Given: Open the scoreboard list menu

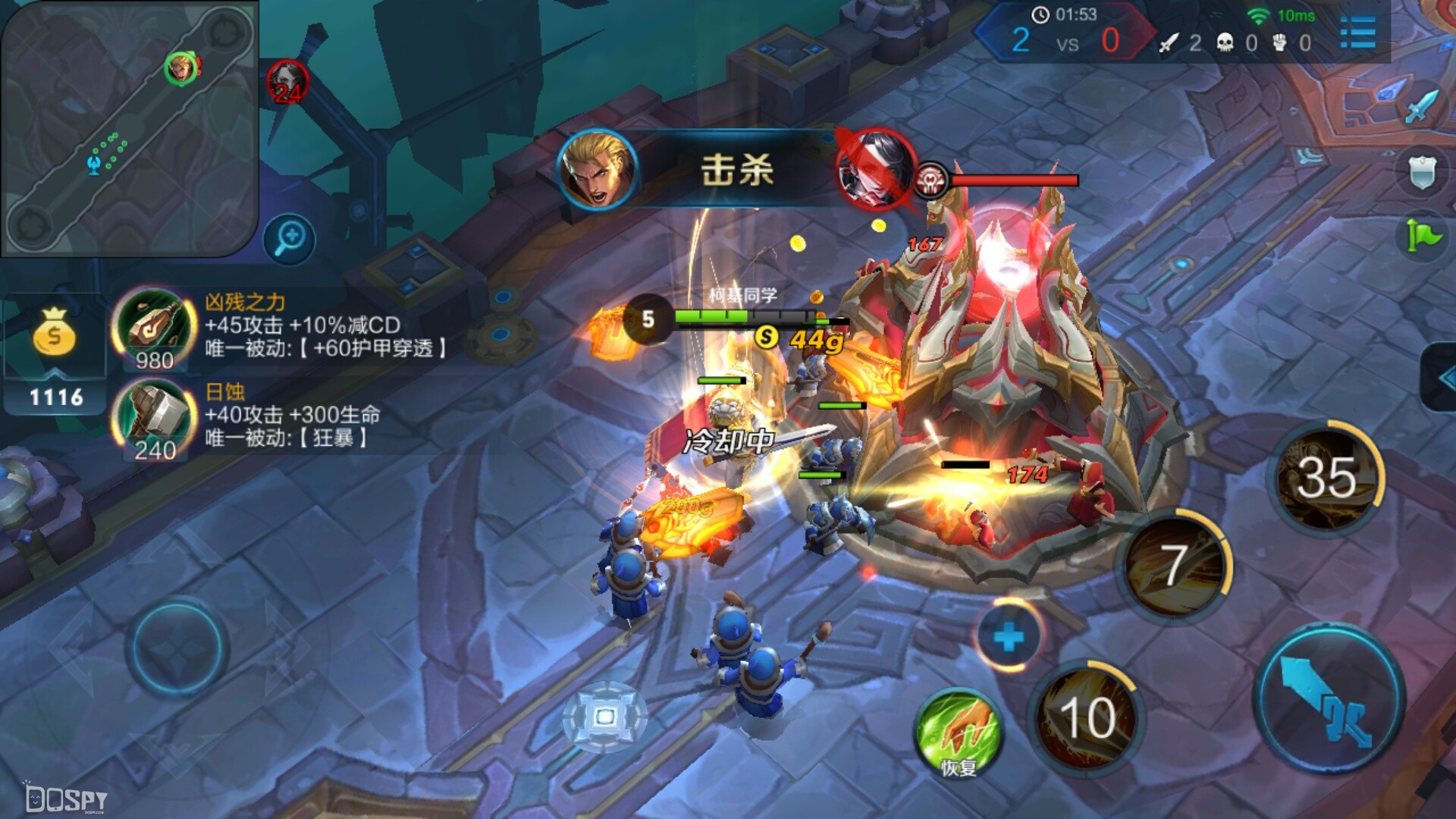Looking at the screenshot, I should click(x=1357, y=33).
